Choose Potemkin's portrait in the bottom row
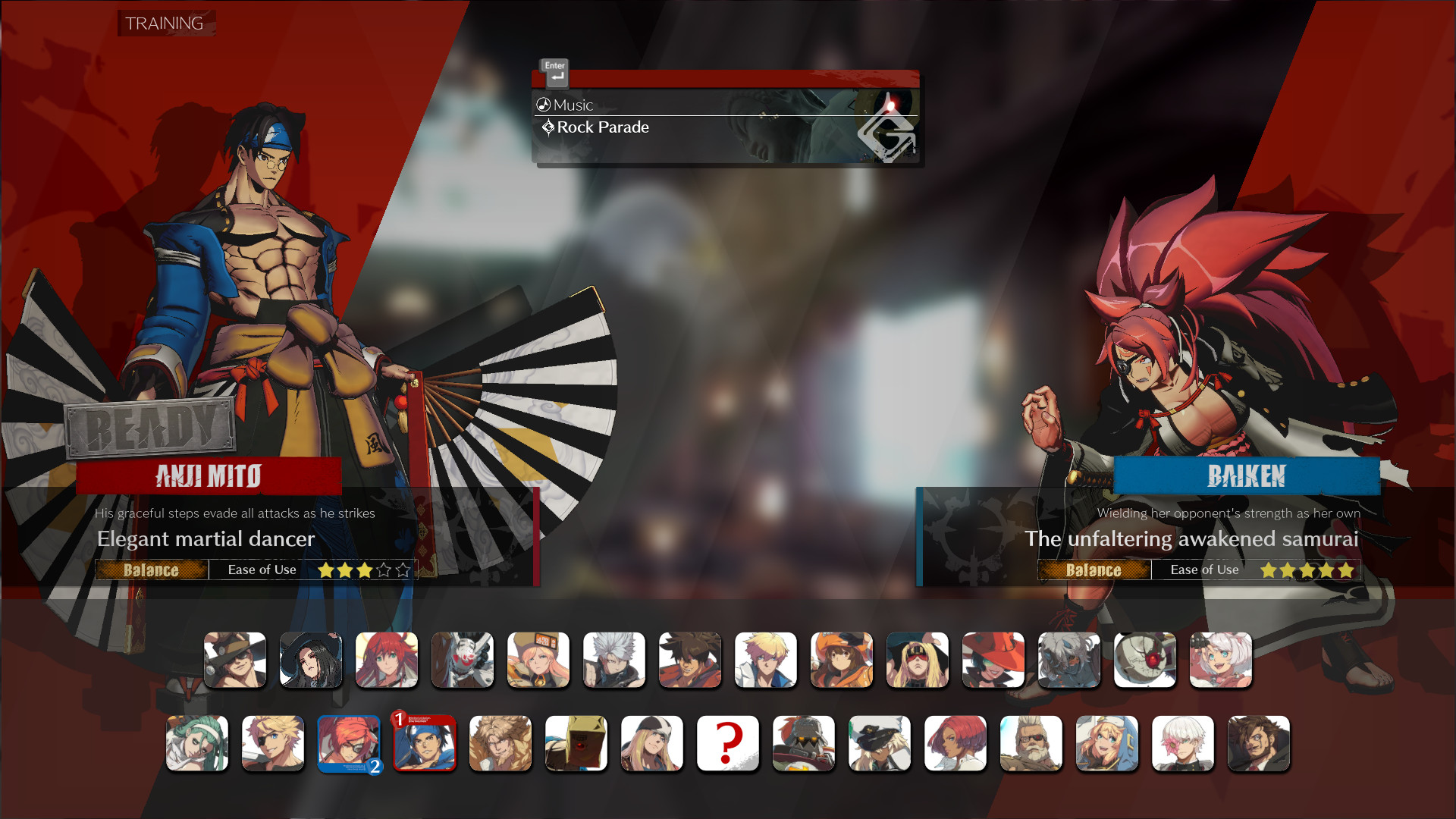This screenshot has width=1456, height=819. point(804,743)
